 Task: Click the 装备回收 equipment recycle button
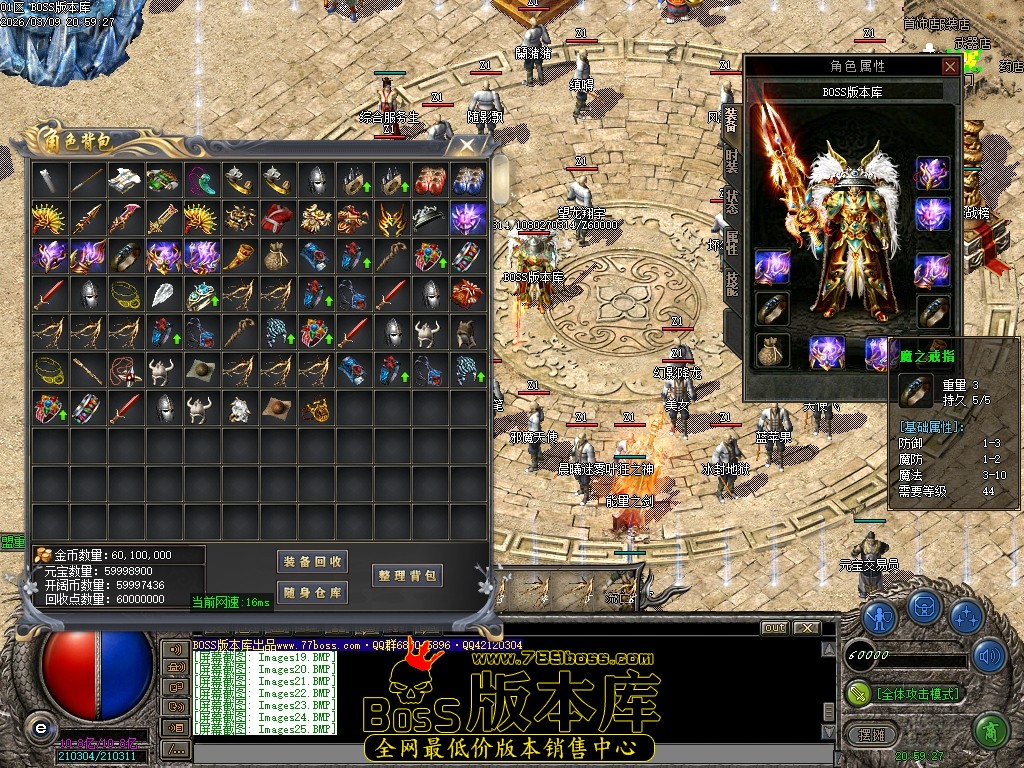coord(313,562)
